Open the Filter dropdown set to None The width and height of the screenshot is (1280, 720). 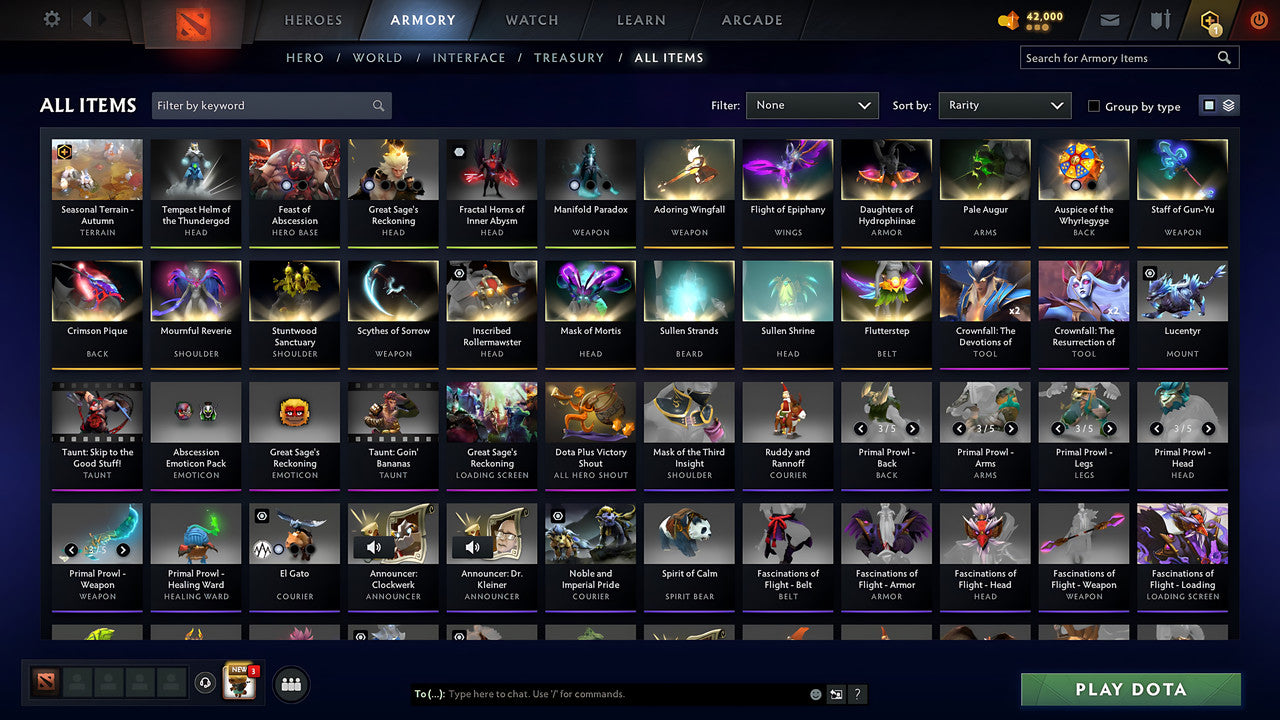point(812,105)
